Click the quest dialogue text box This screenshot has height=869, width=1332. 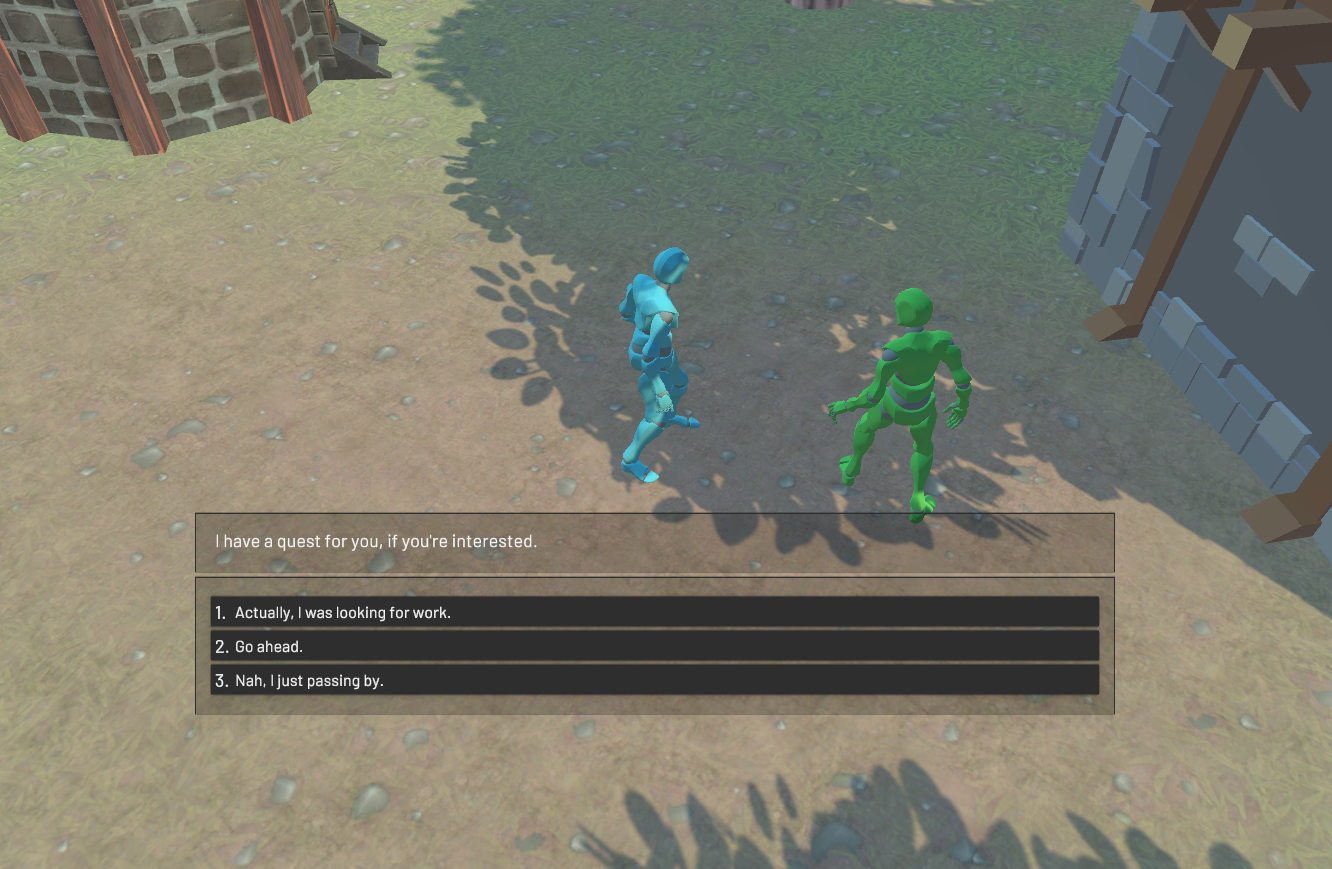655,543
